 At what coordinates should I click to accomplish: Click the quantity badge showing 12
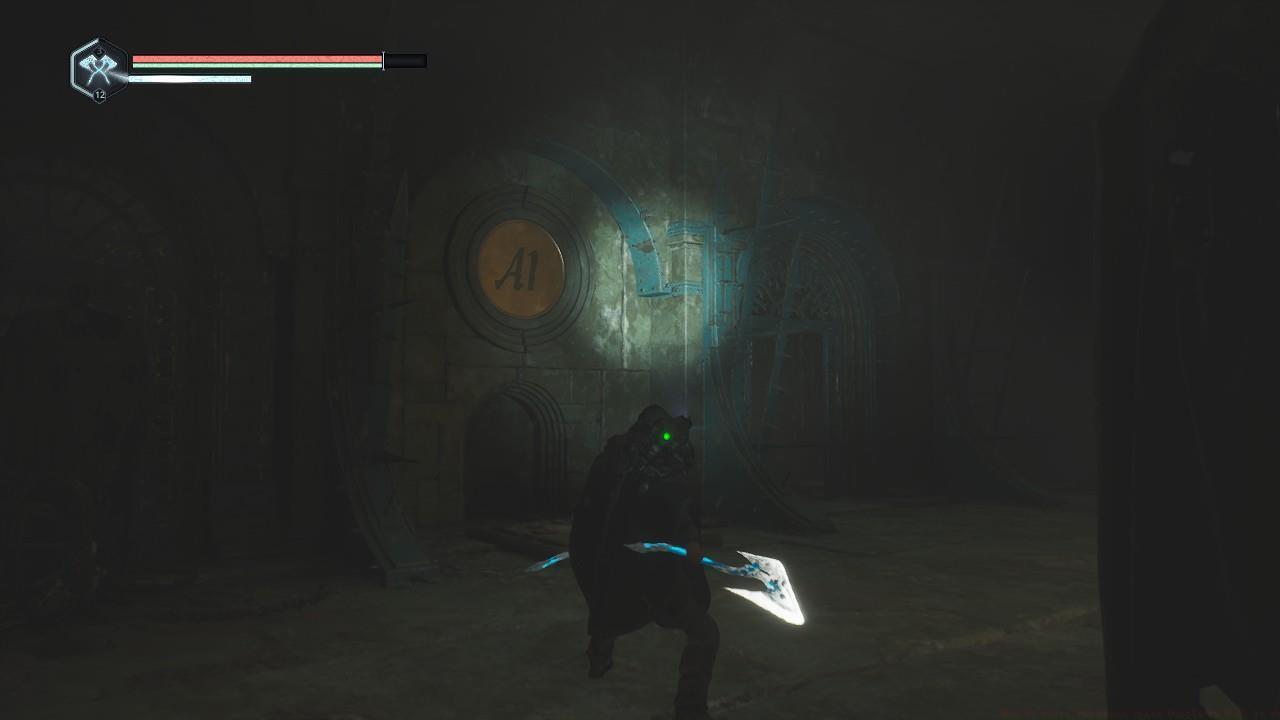tap(98, 95)
